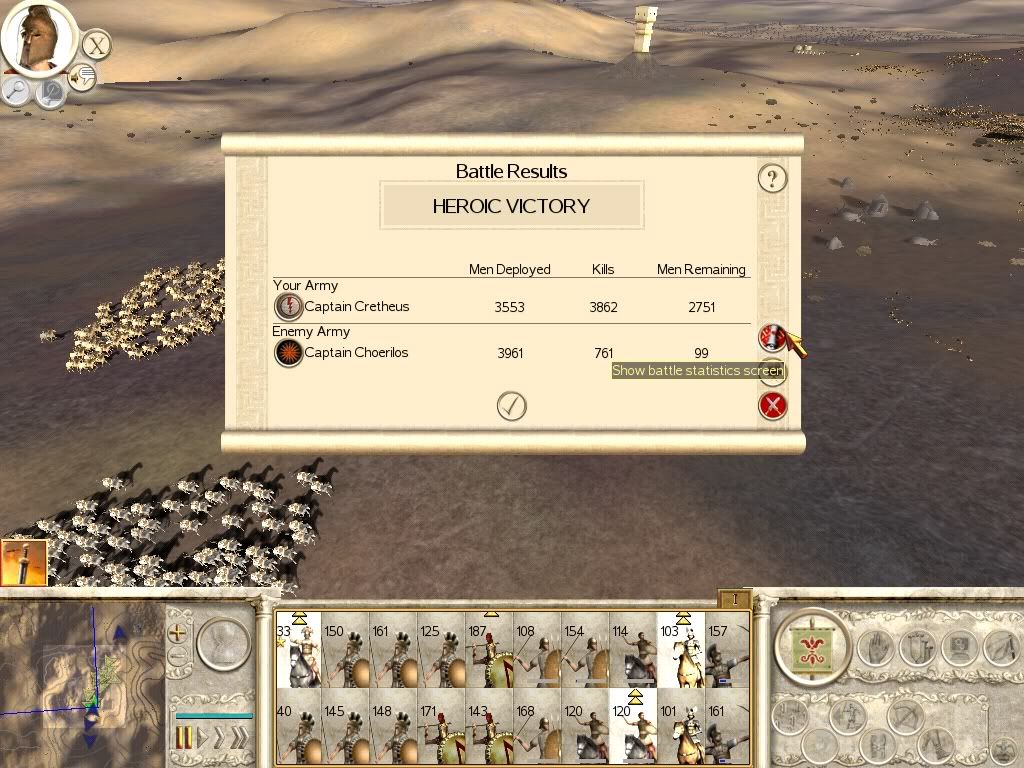Show the battle statistics screen
1024x768 pixels.
tap(772, 338)
